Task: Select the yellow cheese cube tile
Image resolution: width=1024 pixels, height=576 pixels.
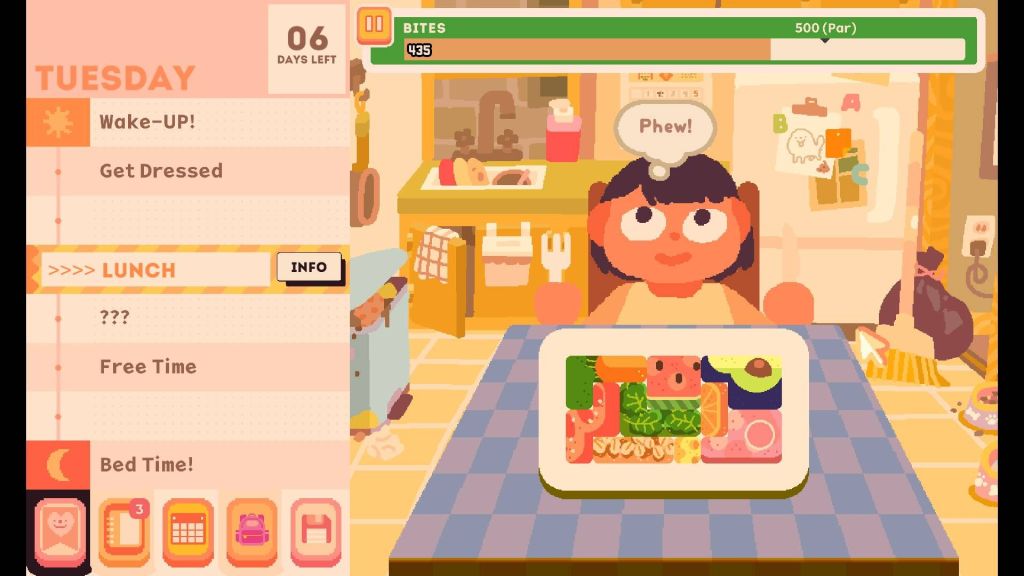Action: 687,451
